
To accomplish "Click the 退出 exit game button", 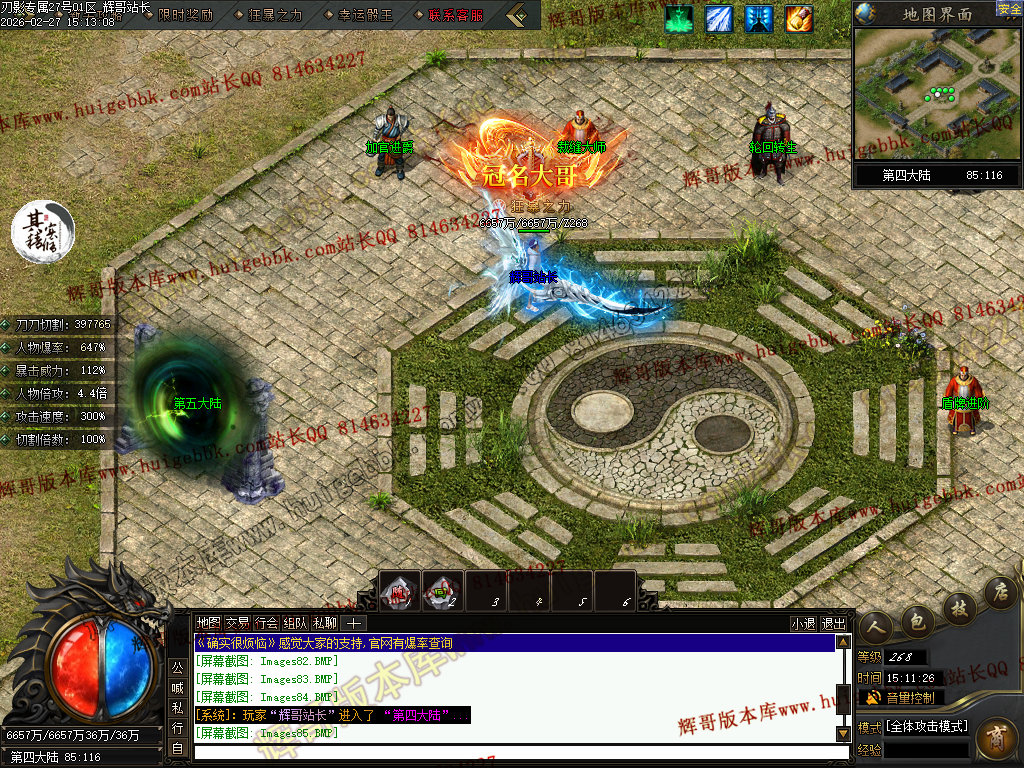I will [833, 623].
